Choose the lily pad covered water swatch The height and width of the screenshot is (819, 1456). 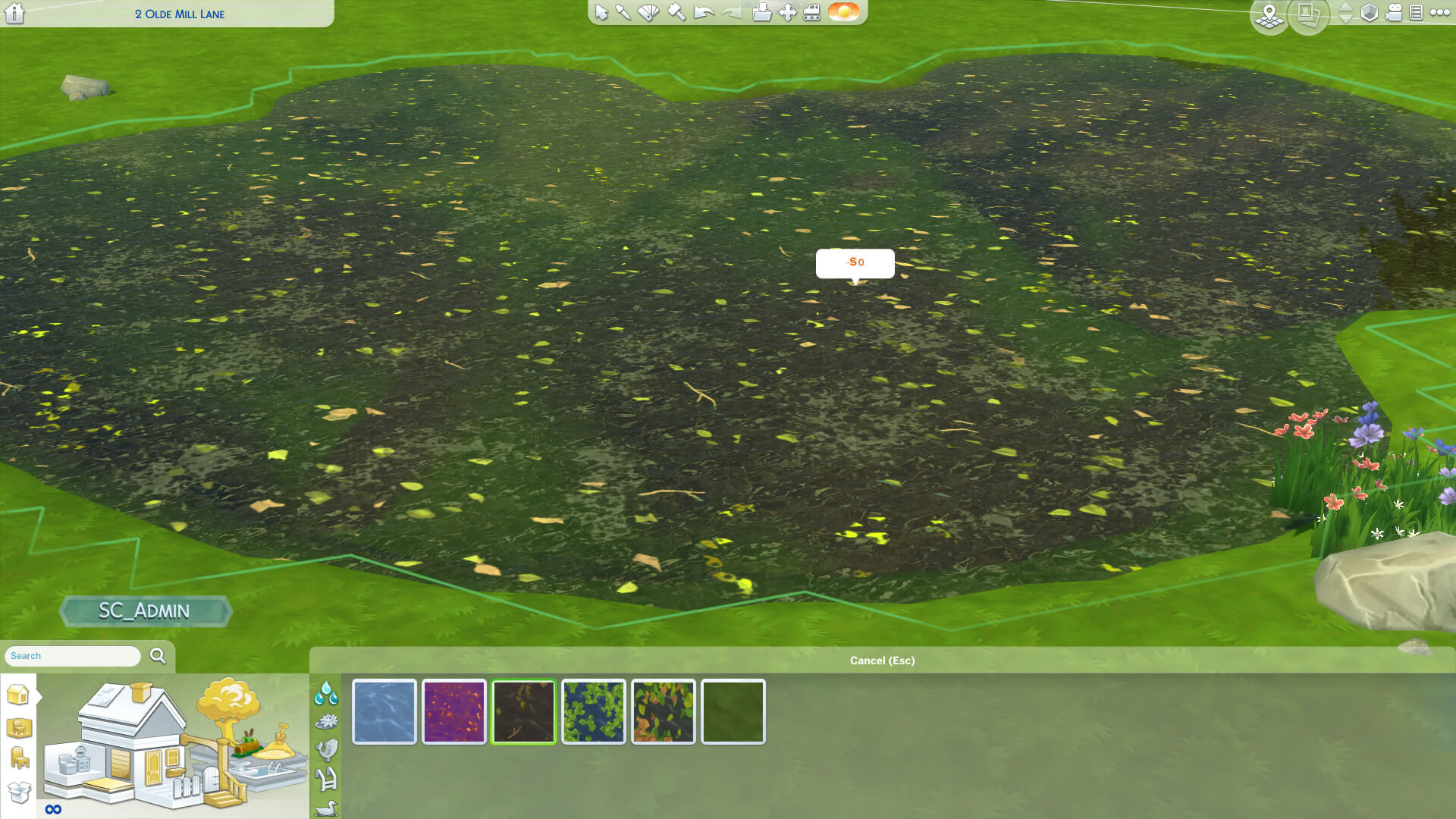[594, 711]
